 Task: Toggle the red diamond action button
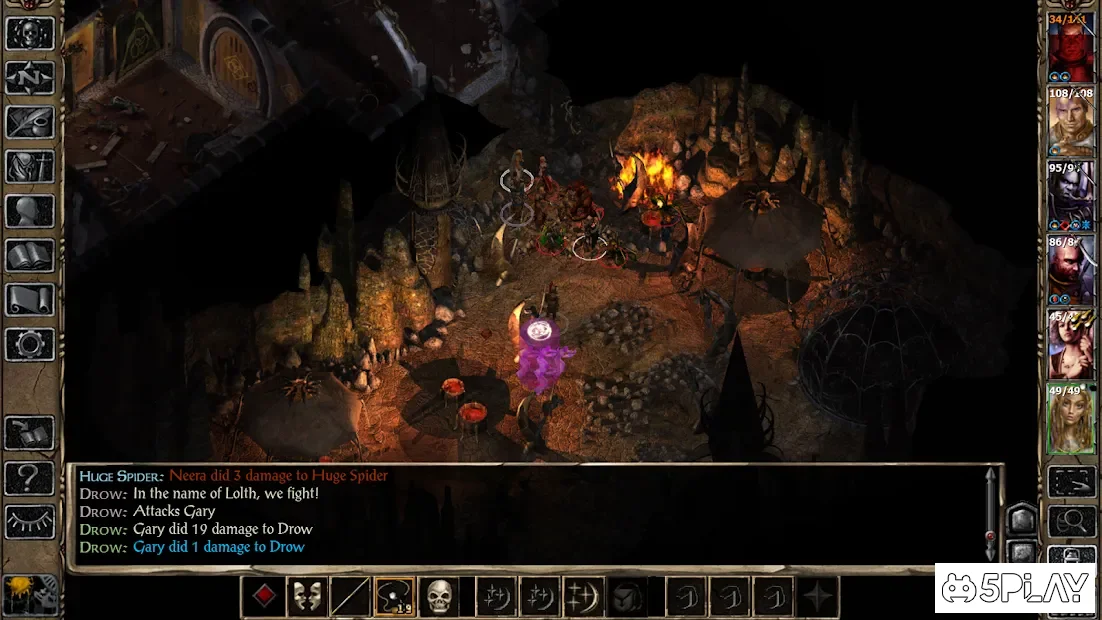[263, 597]
